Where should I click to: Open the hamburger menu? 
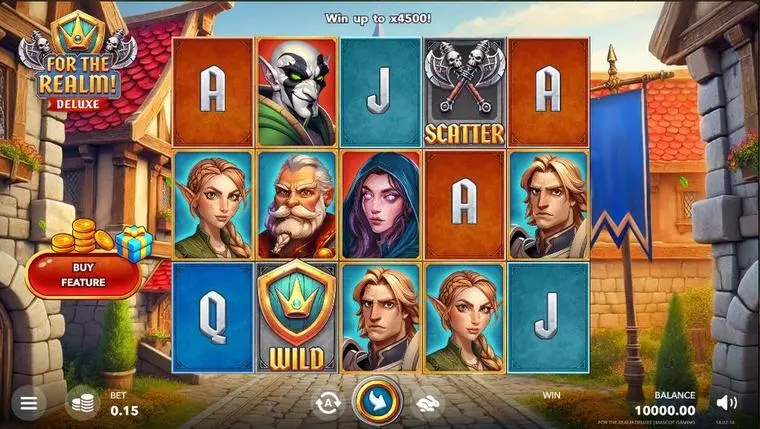(28, 404)
